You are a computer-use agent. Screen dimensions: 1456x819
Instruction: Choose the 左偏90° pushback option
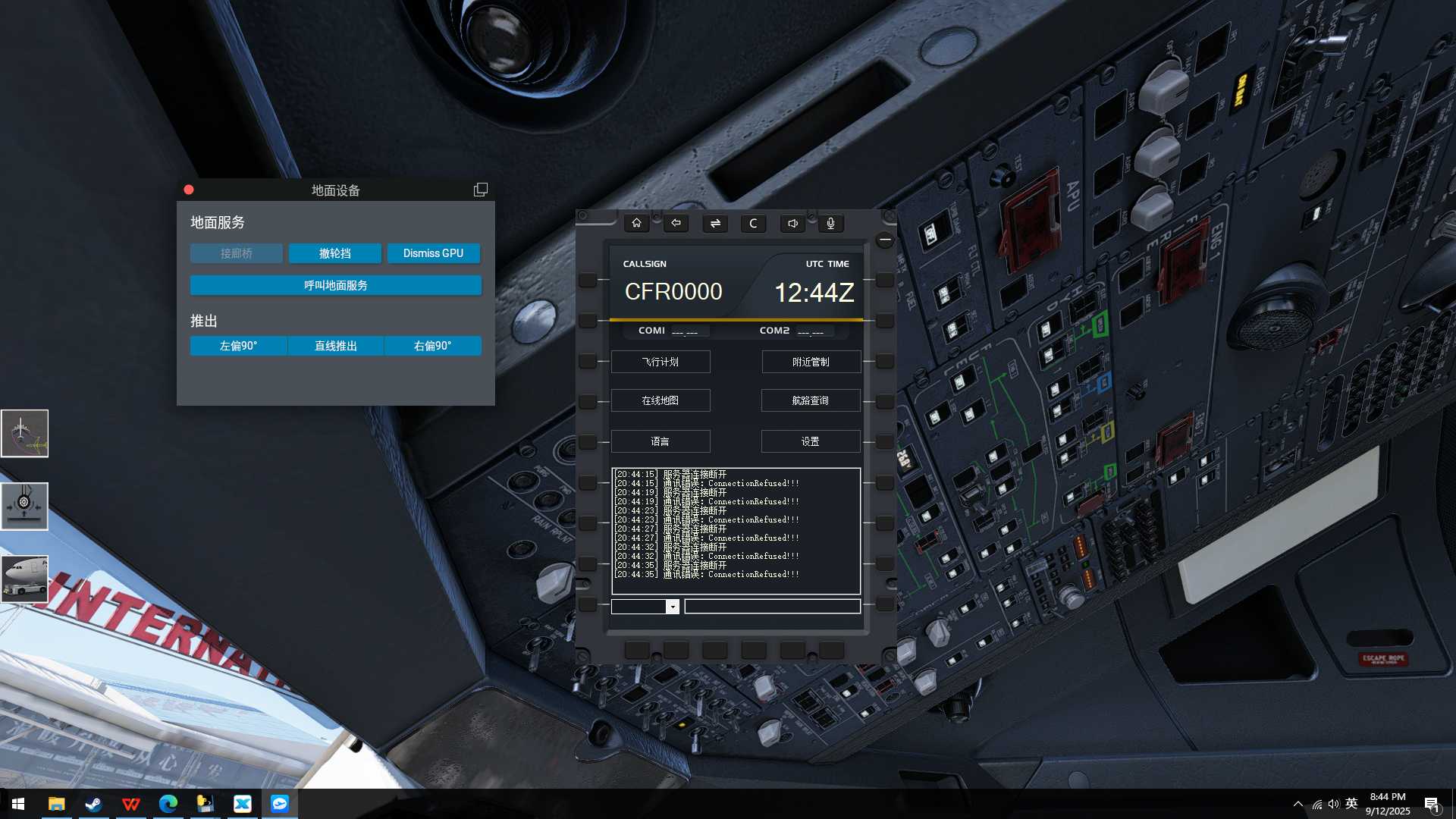238,346
